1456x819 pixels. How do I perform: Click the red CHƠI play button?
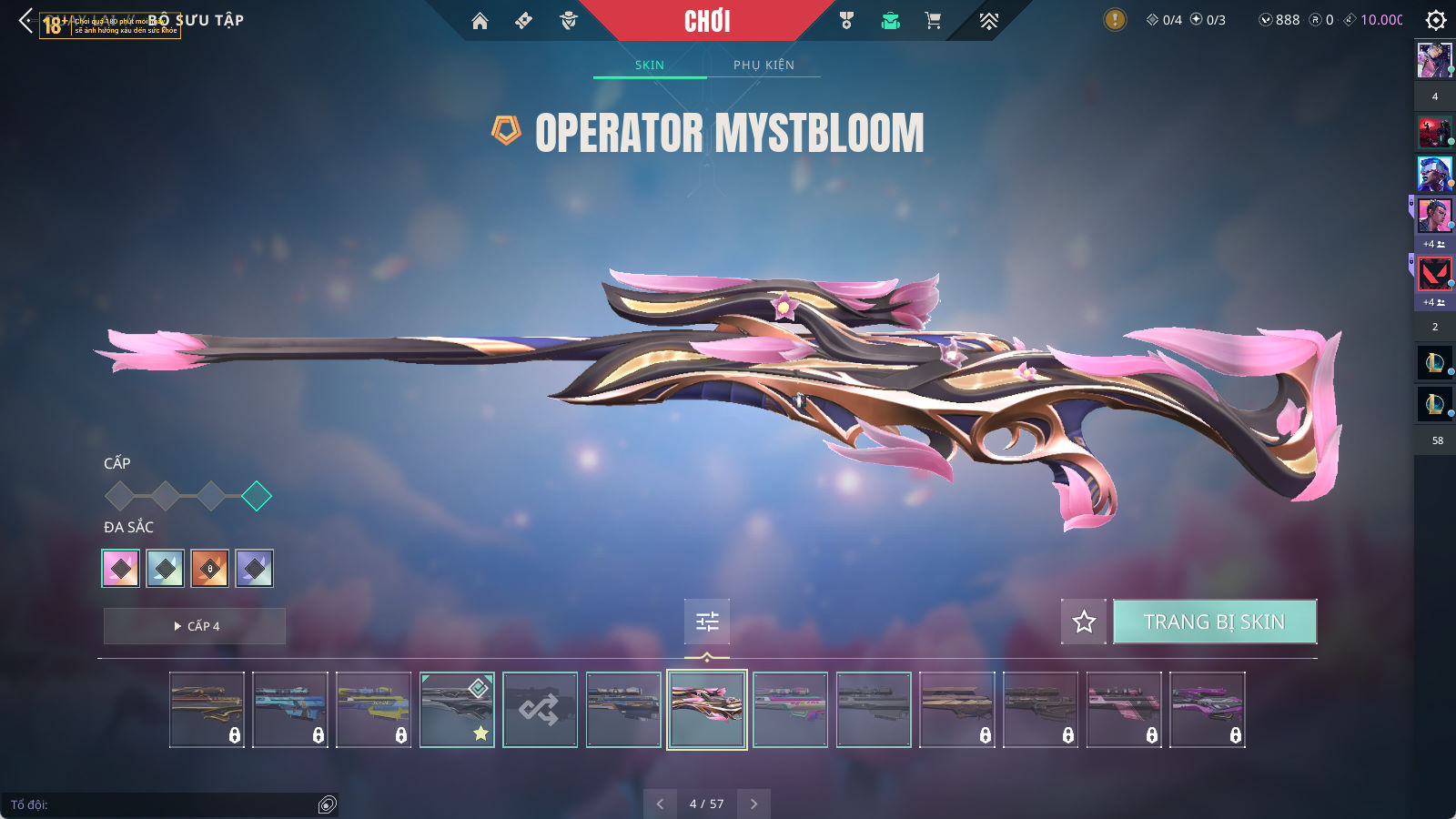tap(707, 21)
